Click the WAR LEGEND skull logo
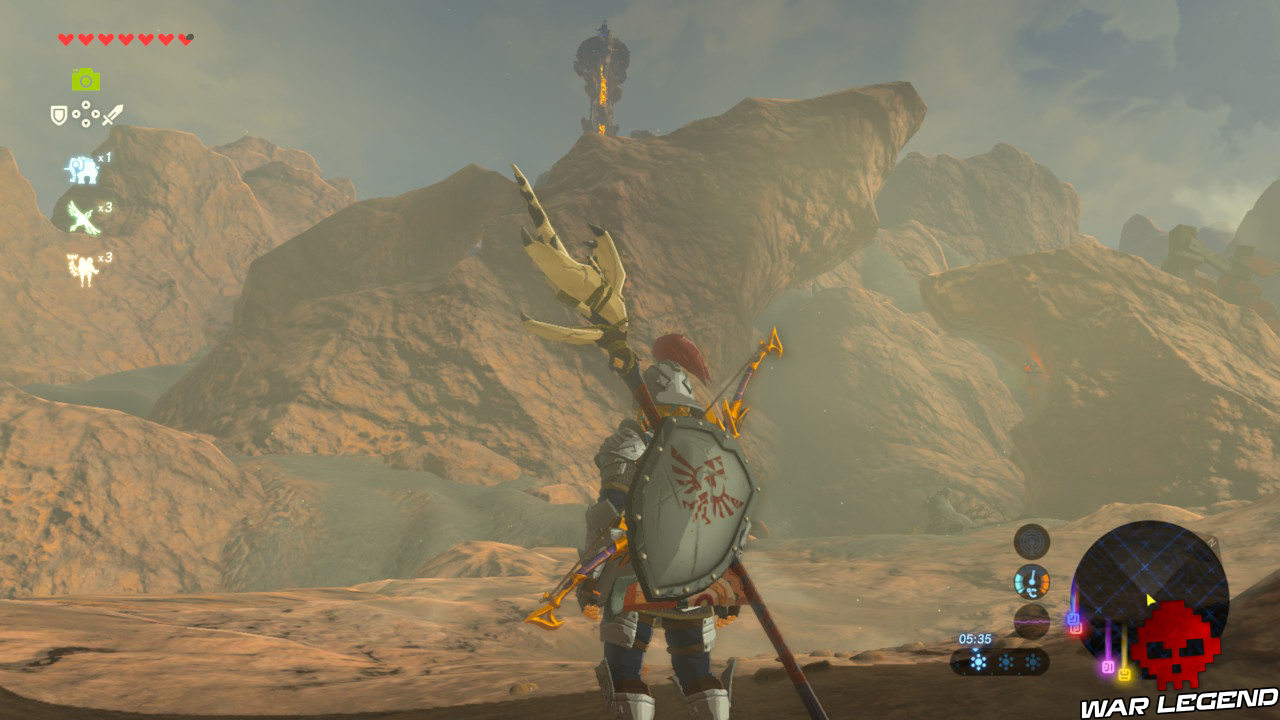The height and width of the screenshot is (720, 1280). click(x=1175, y=644)
